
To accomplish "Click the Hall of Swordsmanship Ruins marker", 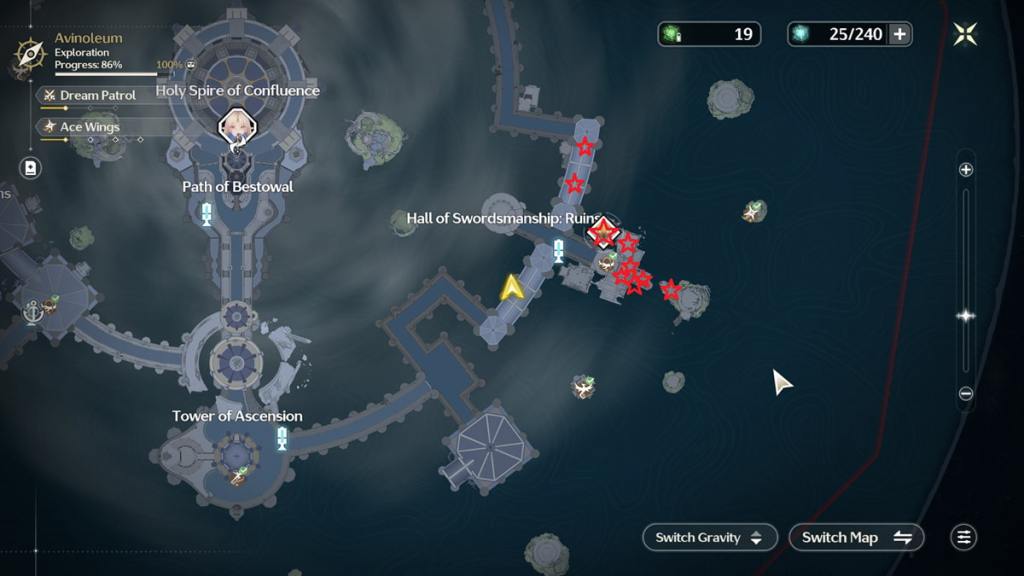I will [603, 233].
